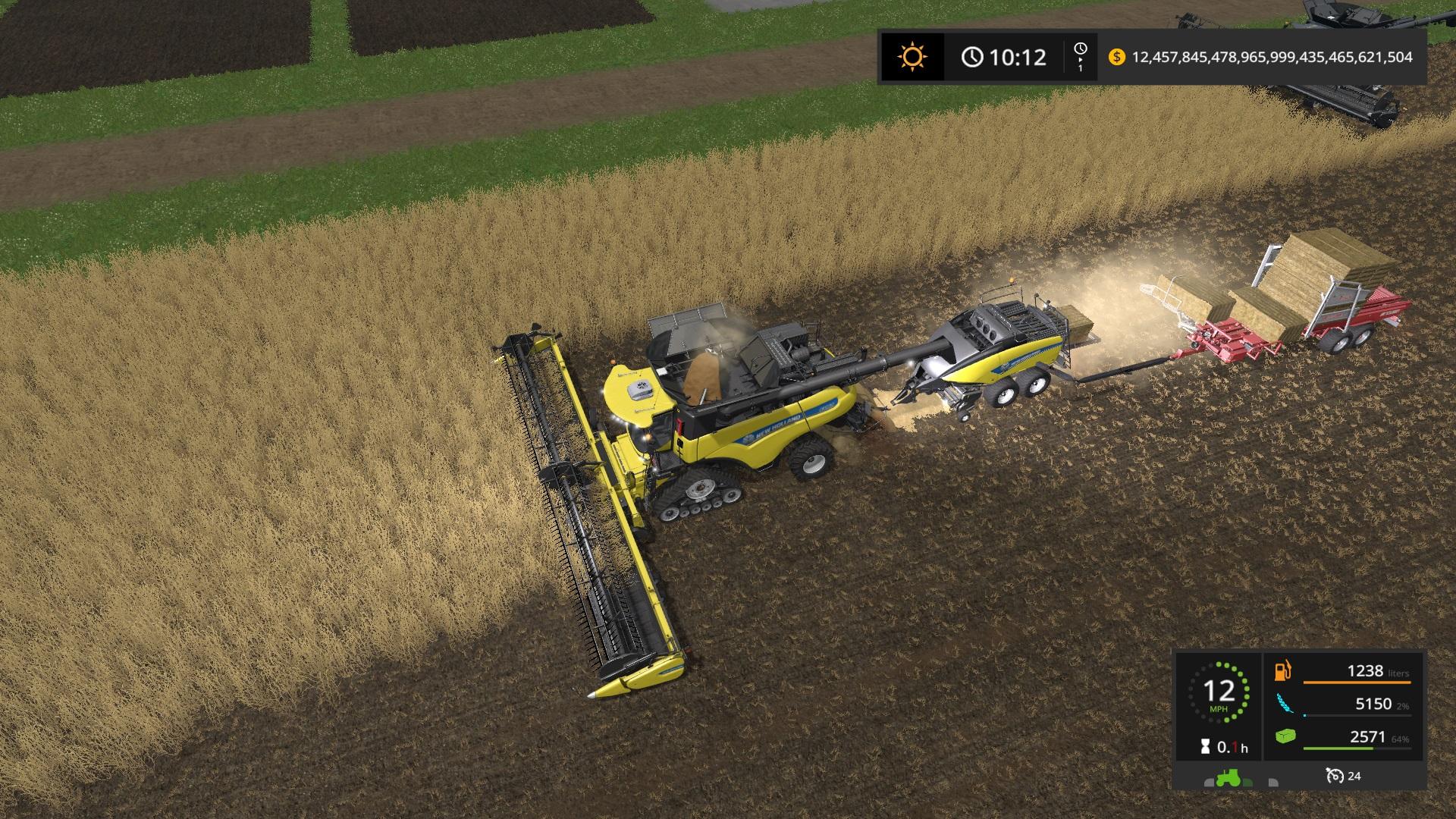Select the blue wheat grain tank icon
The image size is (1456, 819).
tap(1284, 704)
